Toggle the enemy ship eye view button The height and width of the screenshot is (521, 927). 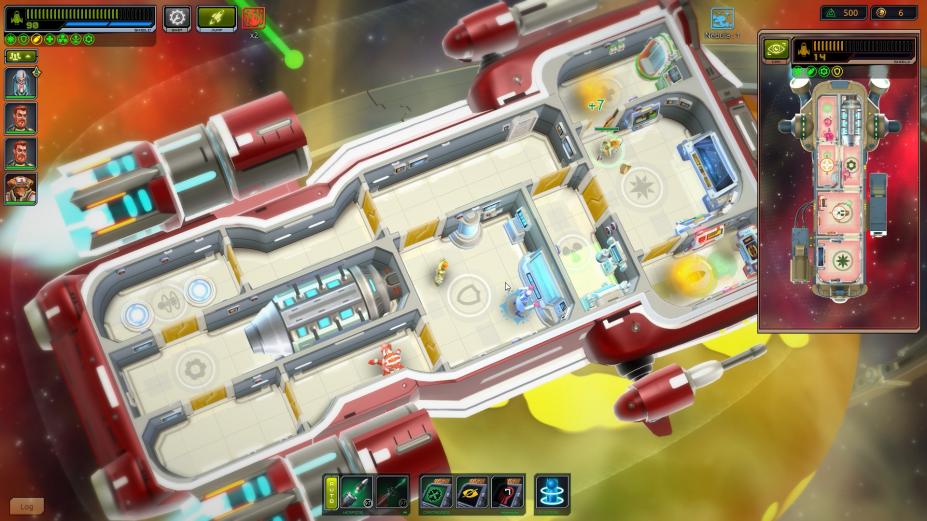776,49
